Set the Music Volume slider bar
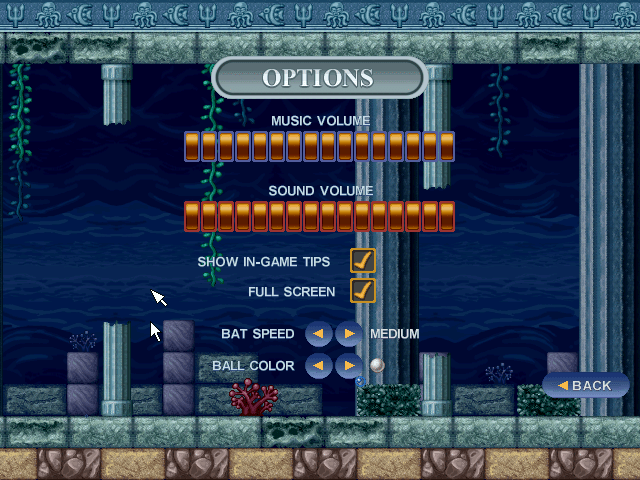Screen dimensions: 640x480 [319, 146]
